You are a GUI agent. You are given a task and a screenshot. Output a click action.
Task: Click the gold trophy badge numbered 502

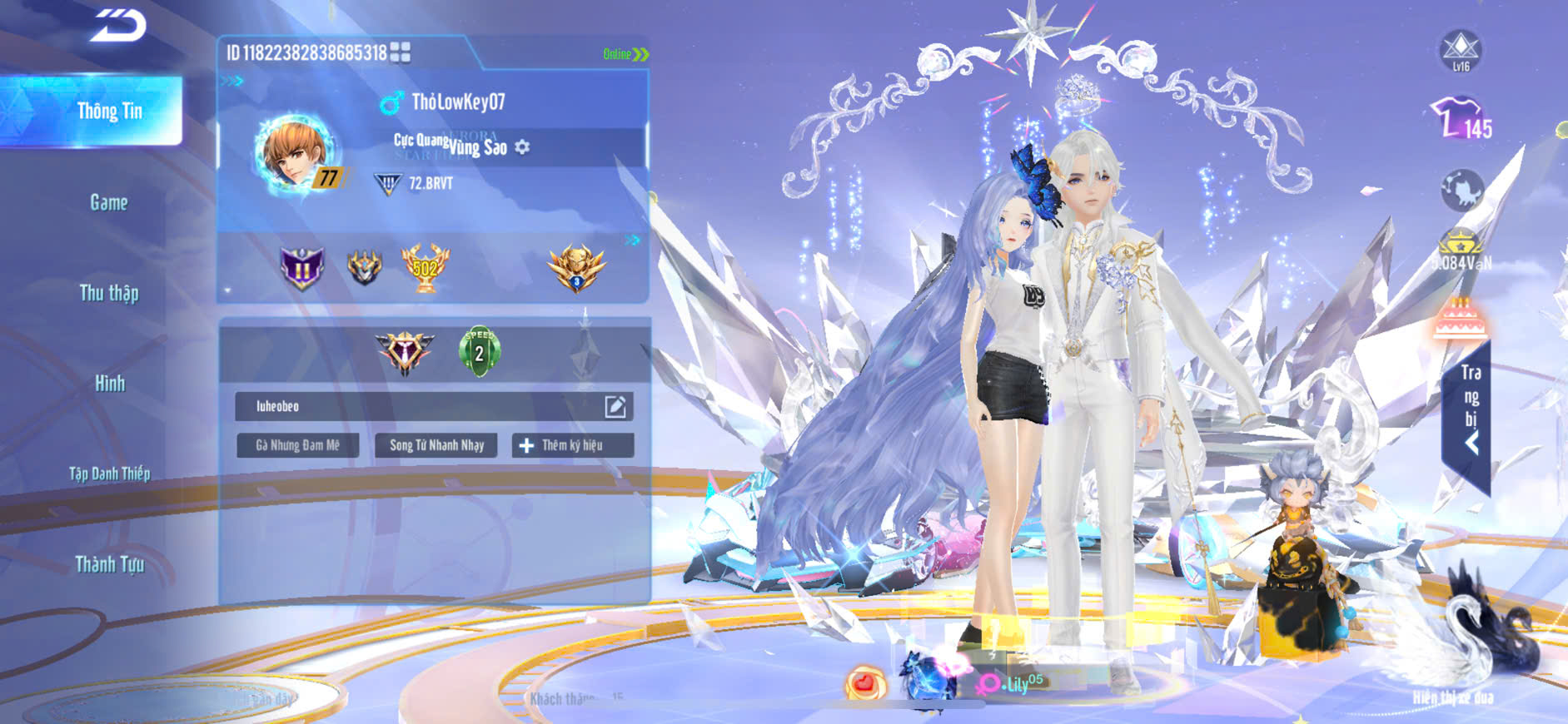[x=425, y=268]
